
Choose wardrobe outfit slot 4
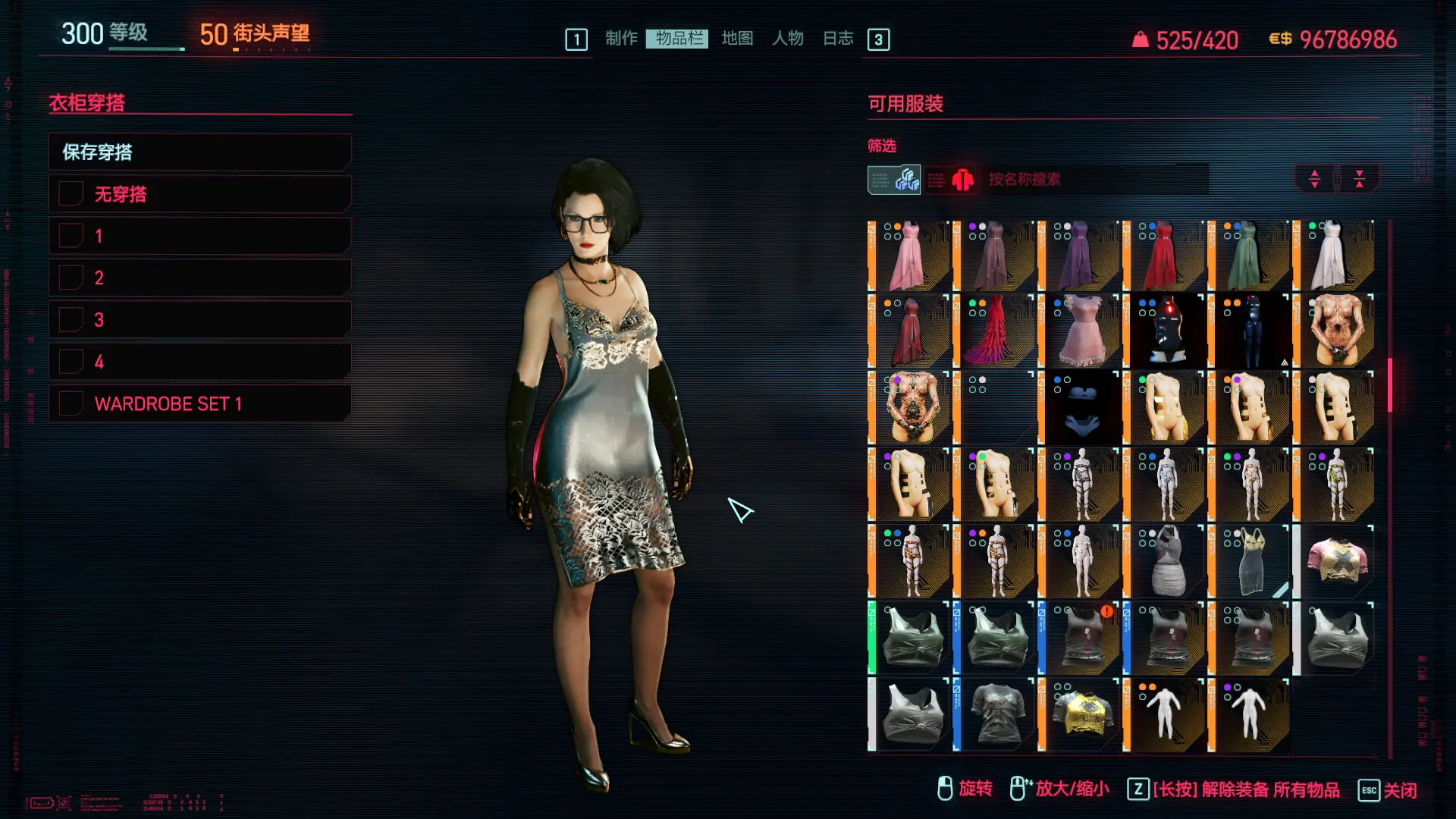[199, 362]
